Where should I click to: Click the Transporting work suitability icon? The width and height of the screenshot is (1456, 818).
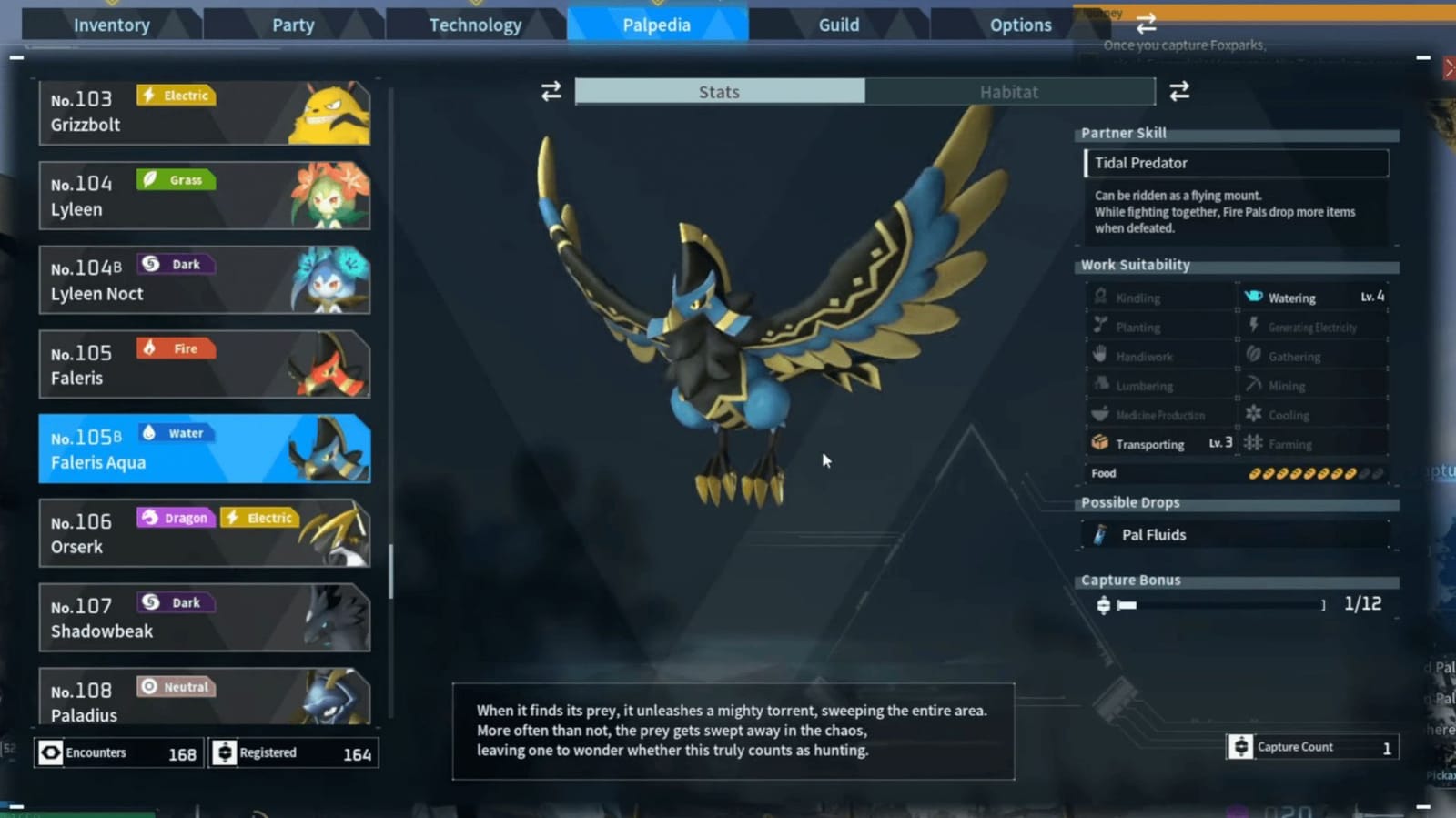tap(1101, 443)
